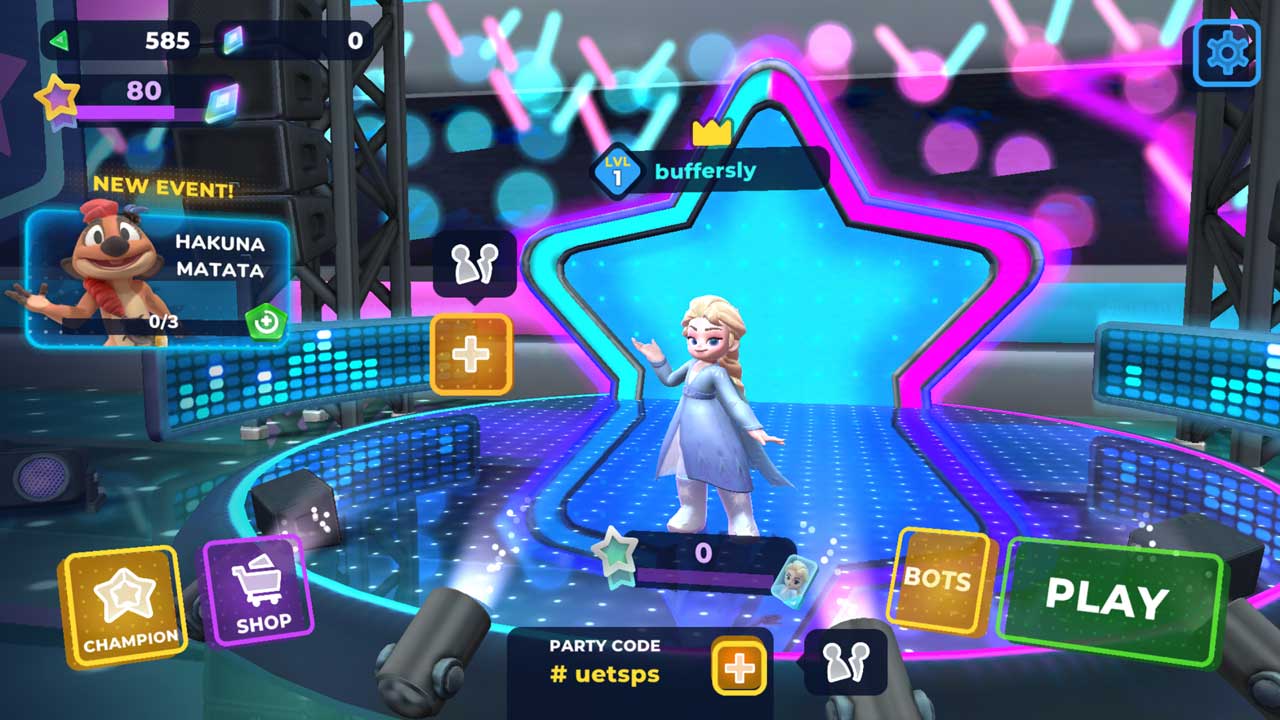The width and height of the screenshot is (1280, 720).
Task: Add a teammate with the stage plus button
Action: (471, 354)
